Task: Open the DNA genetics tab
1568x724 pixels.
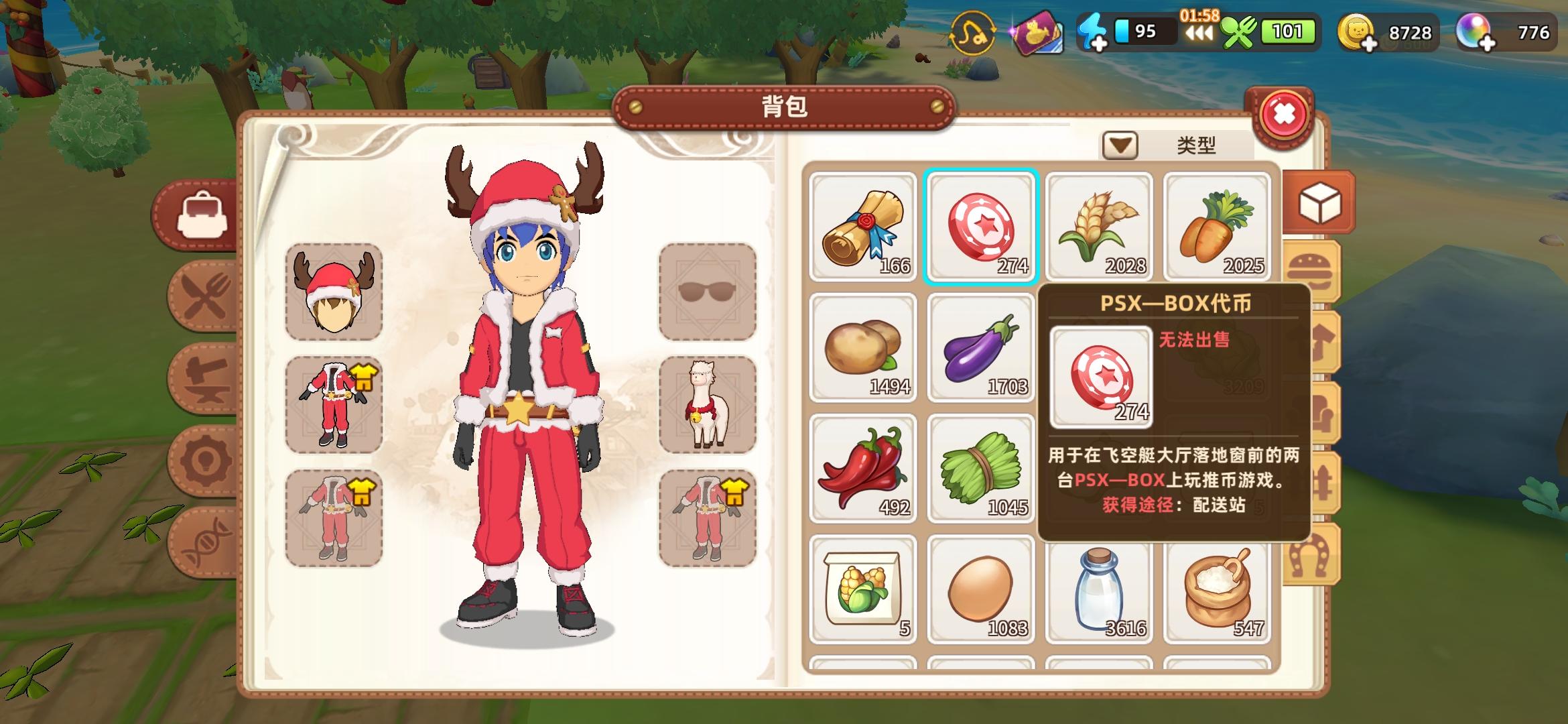Action: point(204,541)
